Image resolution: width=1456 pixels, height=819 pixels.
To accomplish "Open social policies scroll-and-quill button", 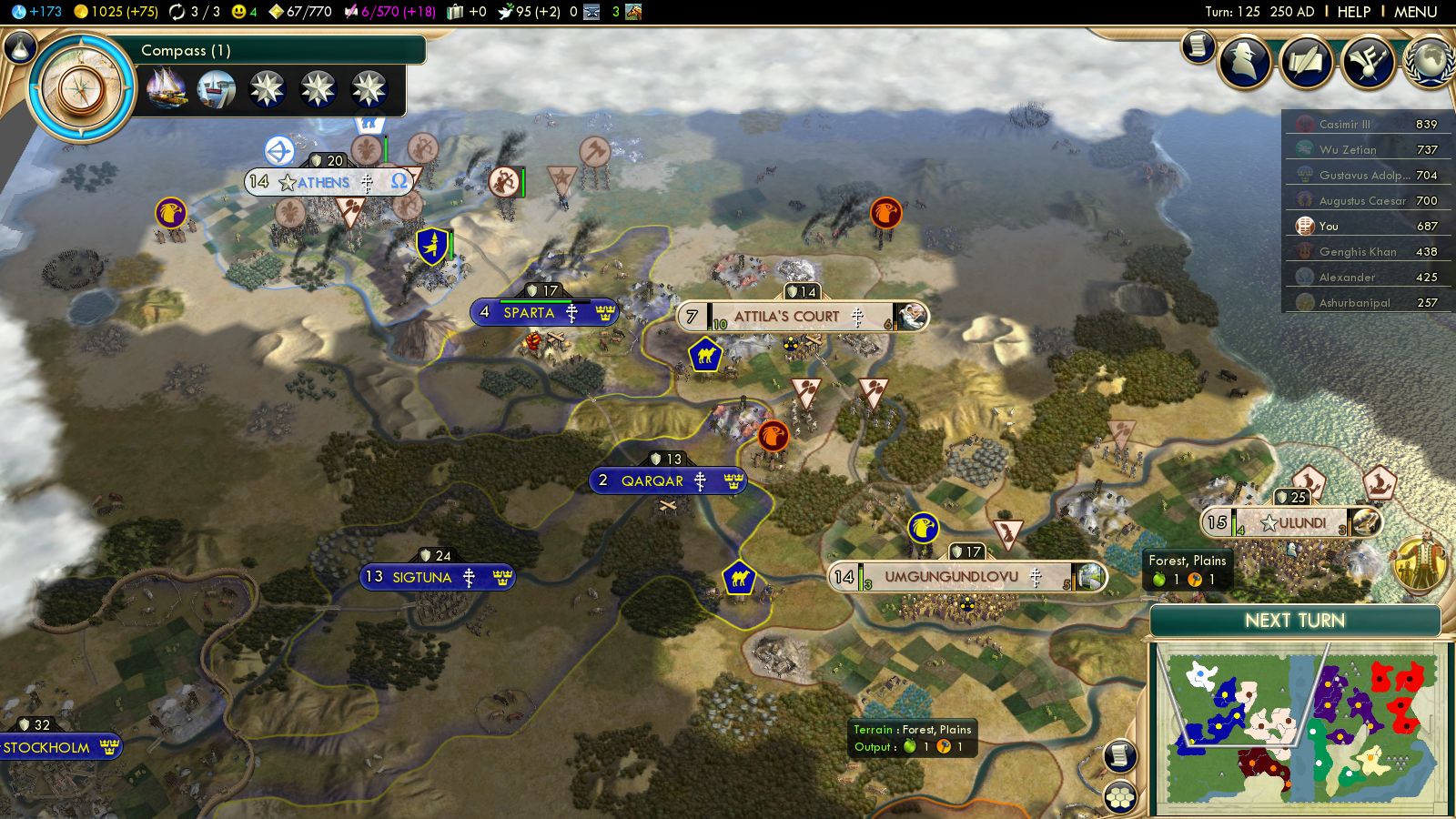I will pyautogui.click(x=1306, y=61).
